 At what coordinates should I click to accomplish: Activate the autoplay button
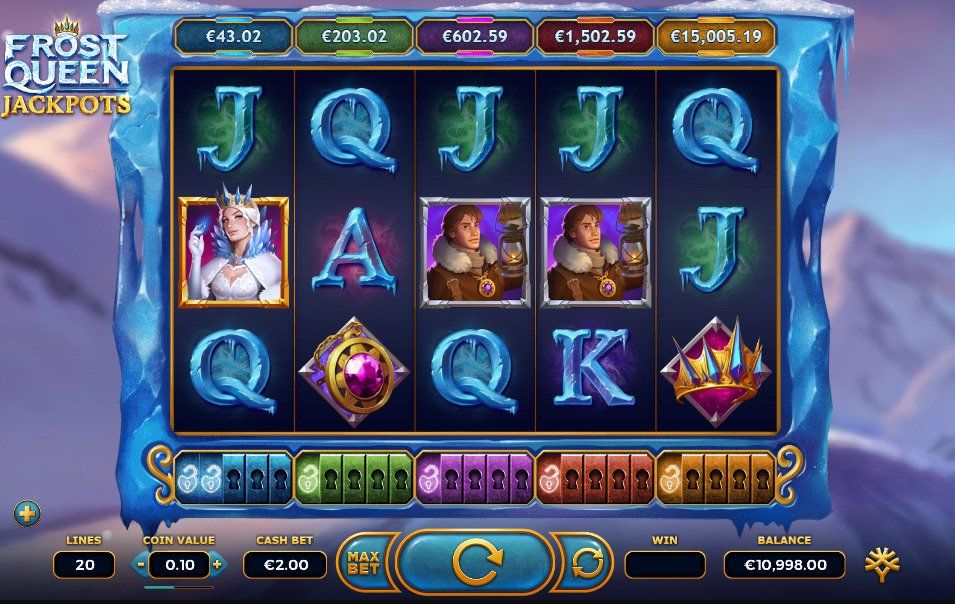590,563
